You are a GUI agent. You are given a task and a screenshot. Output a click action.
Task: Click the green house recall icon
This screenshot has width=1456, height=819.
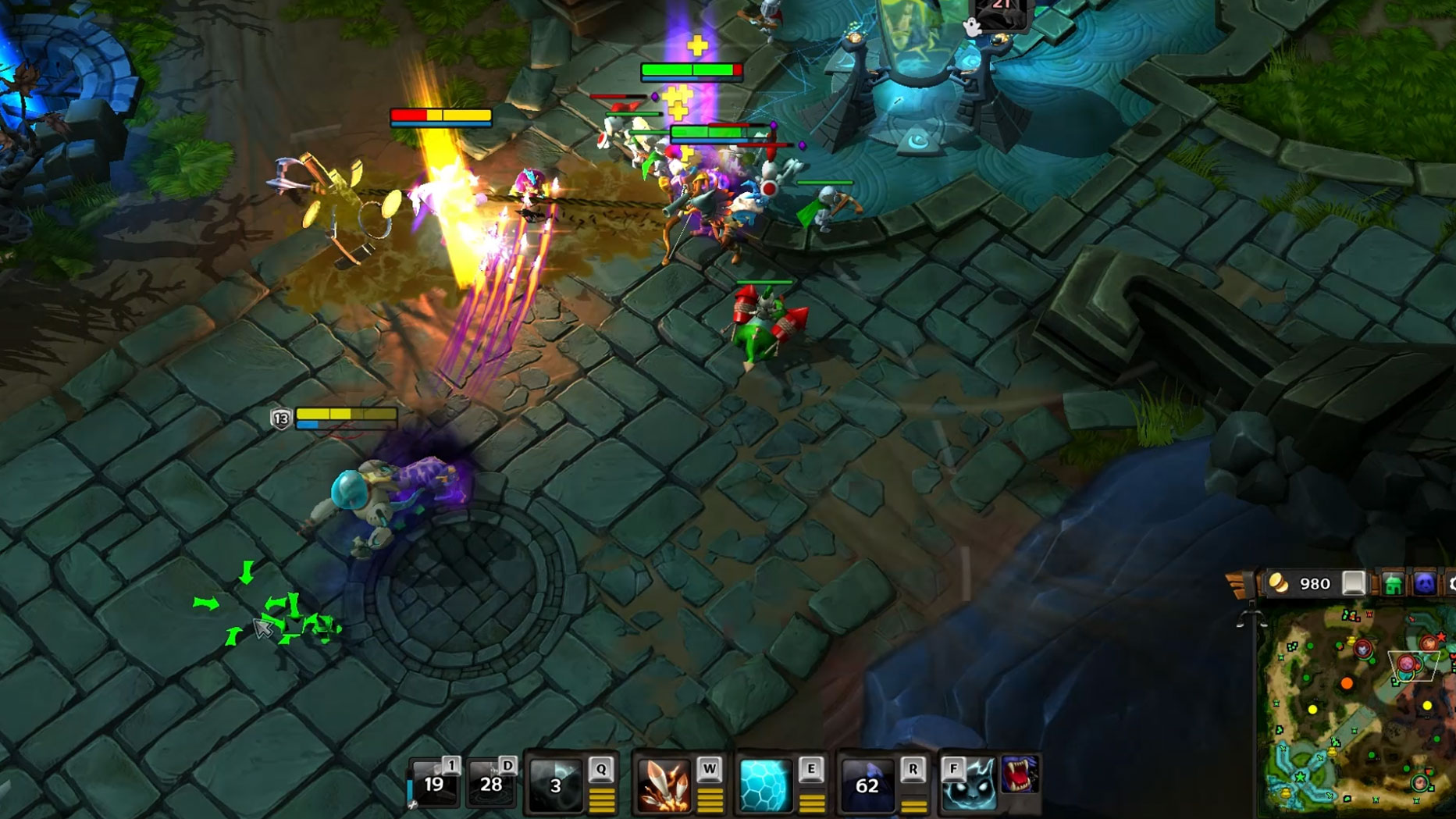[1393, 584]
